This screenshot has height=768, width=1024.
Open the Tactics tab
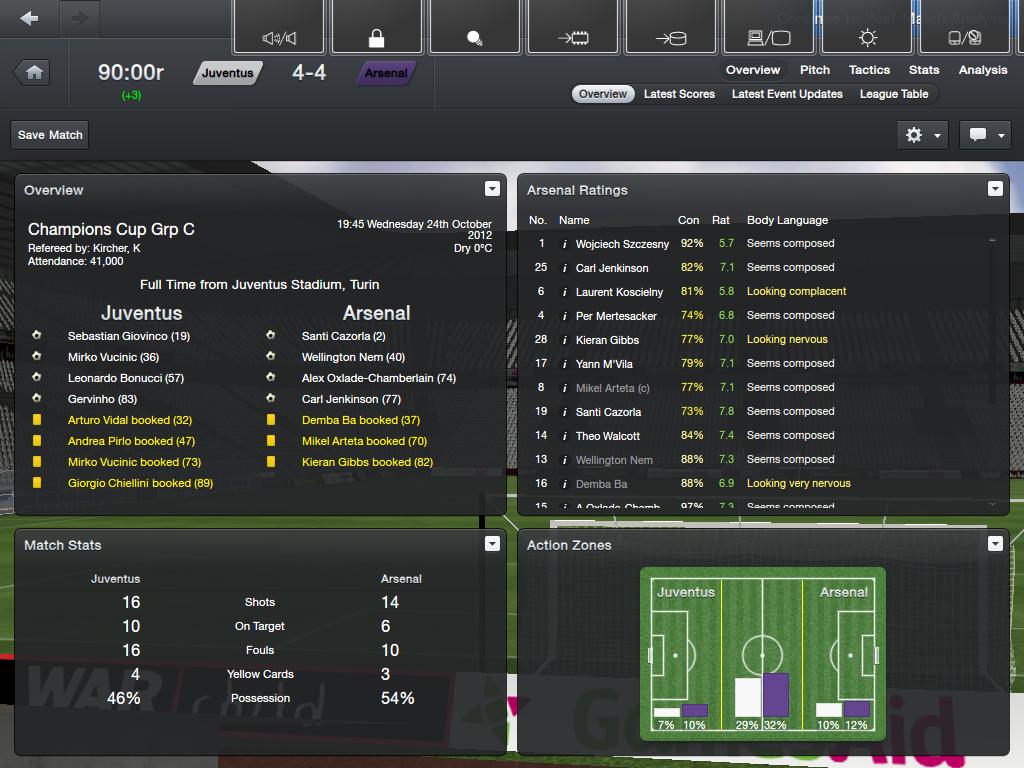(x=869, y=70)
